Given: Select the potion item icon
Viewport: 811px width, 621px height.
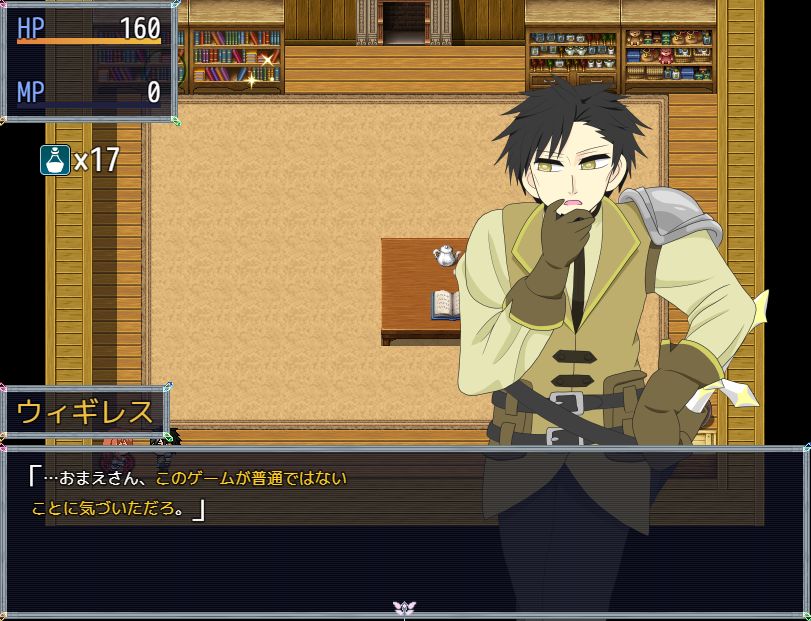Looking at the screenshot, I should 55,160.
